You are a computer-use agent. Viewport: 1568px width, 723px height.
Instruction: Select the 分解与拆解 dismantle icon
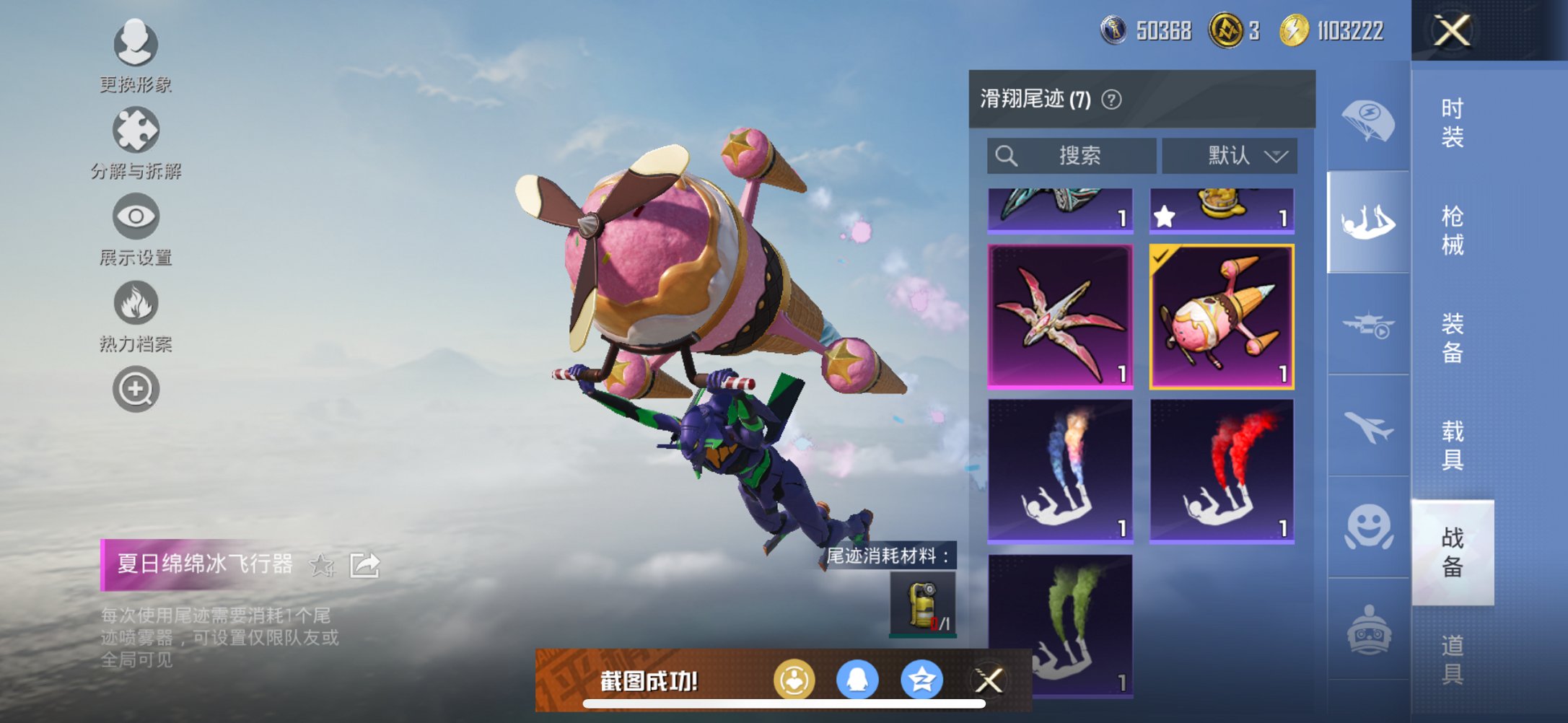[x=136, y=131]
